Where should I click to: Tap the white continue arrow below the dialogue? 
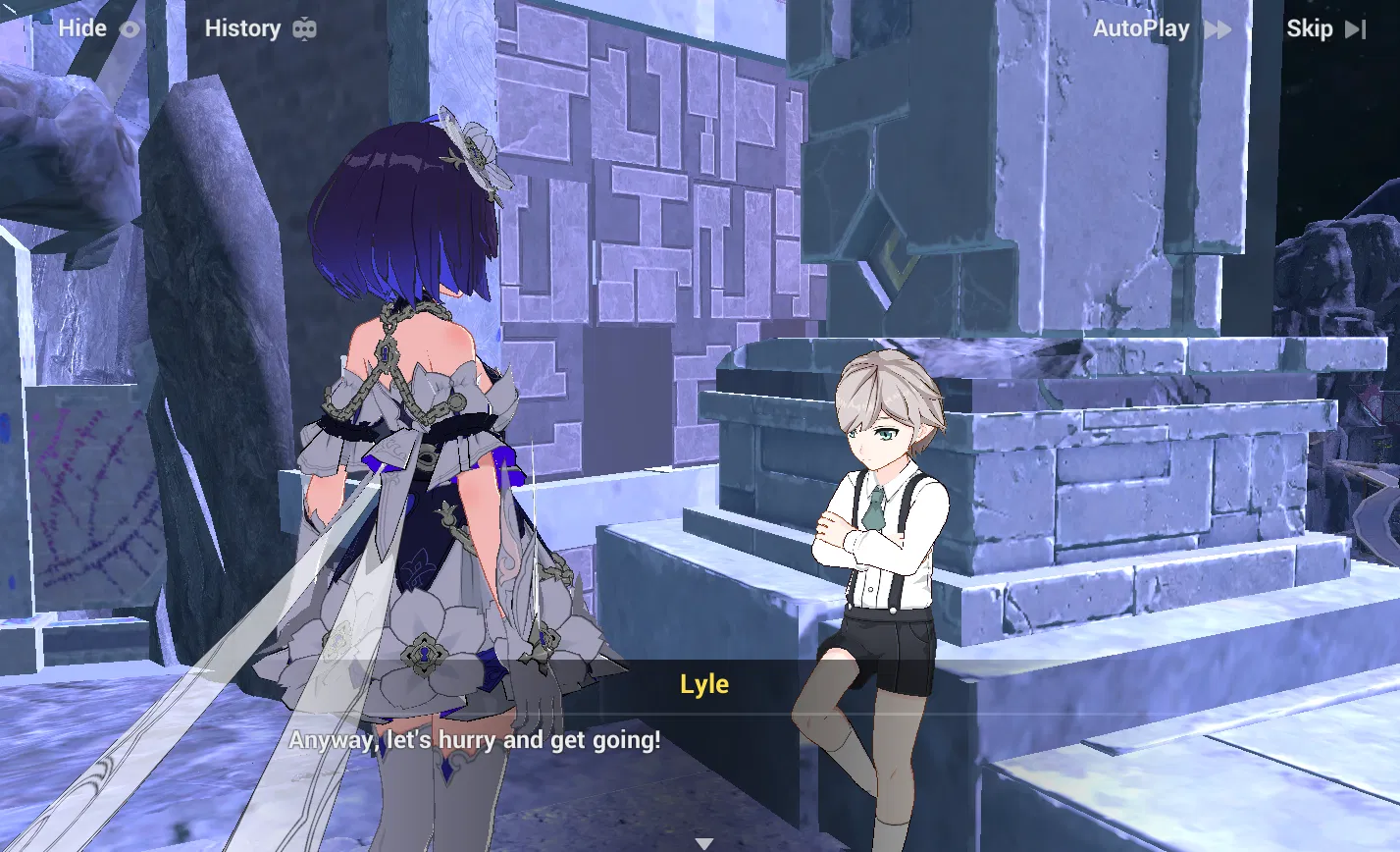click(704, 841)
